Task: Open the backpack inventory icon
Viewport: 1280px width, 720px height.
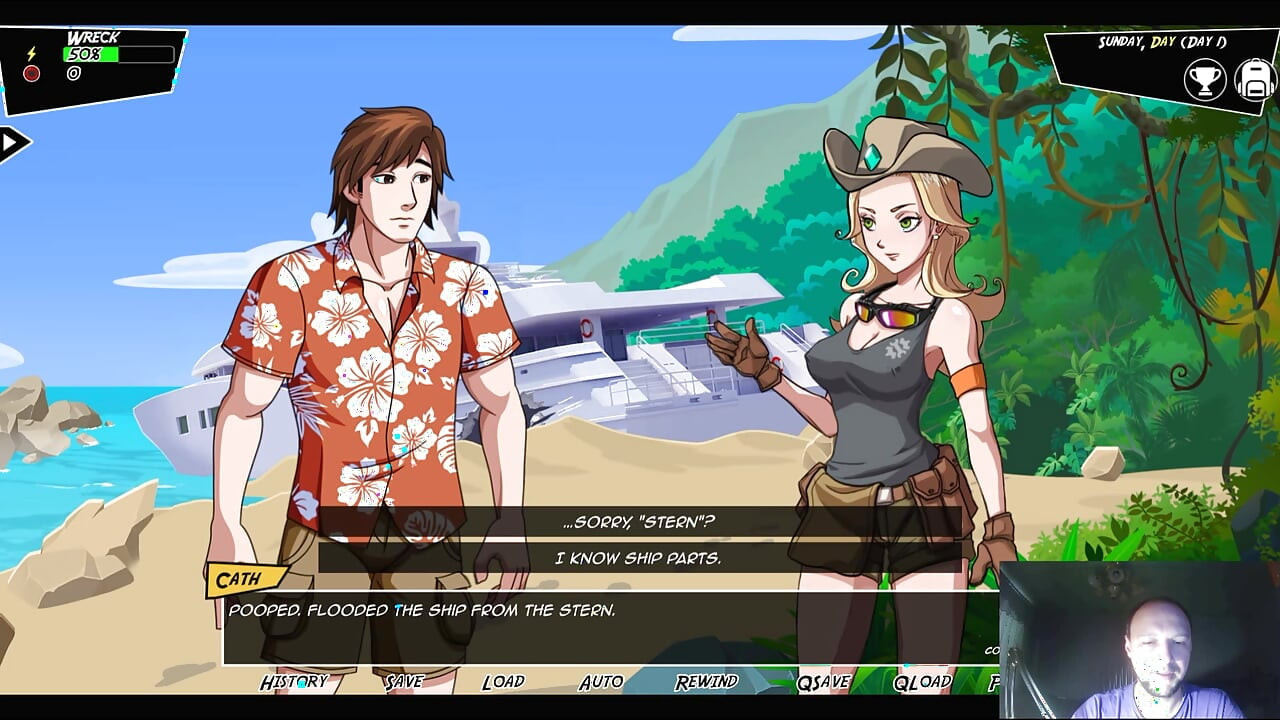Action: pos(1254,80)
